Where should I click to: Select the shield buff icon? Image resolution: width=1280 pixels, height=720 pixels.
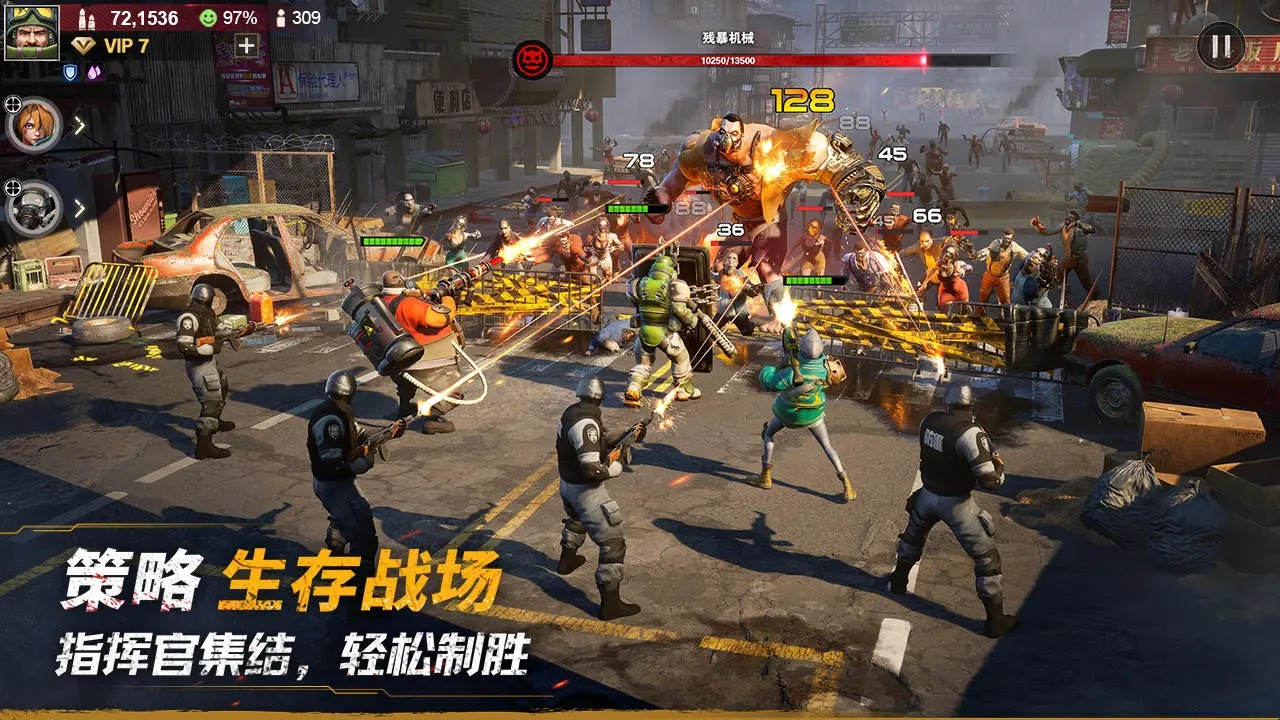[x=69, y=71]
